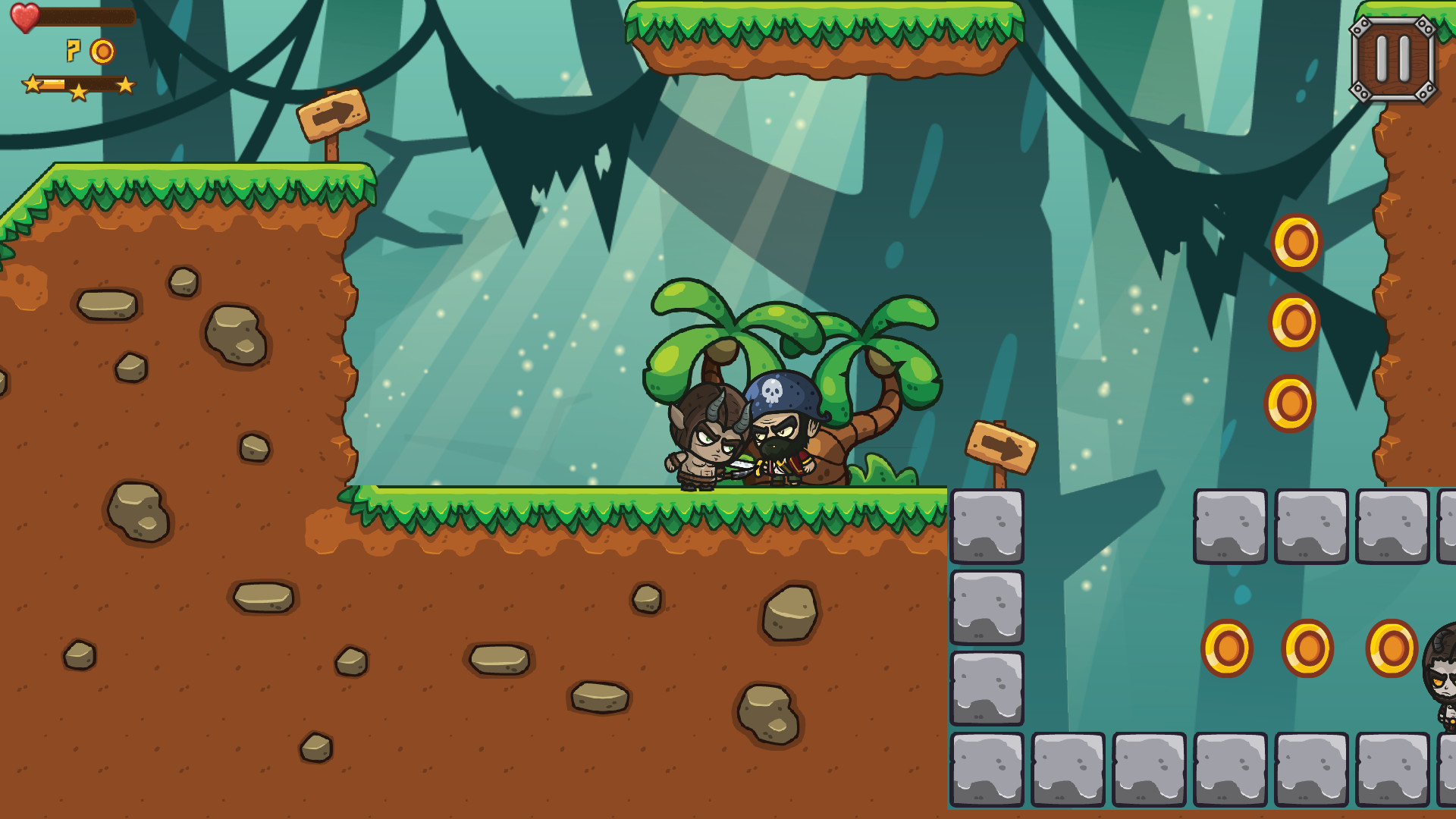Click the rightmost star on the rating bar
1456x819 pixels.
(x=126, y=85)
